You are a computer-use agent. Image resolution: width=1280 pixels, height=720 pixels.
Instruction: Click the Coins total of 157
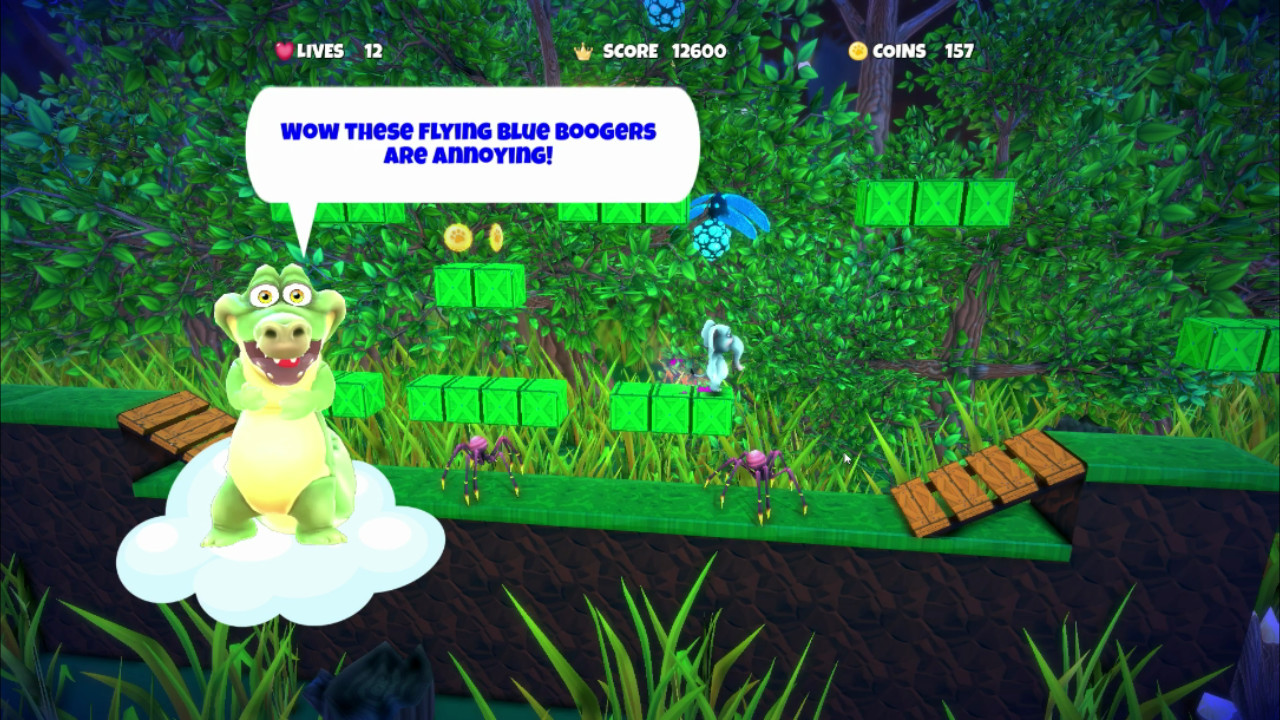[959, 51]
